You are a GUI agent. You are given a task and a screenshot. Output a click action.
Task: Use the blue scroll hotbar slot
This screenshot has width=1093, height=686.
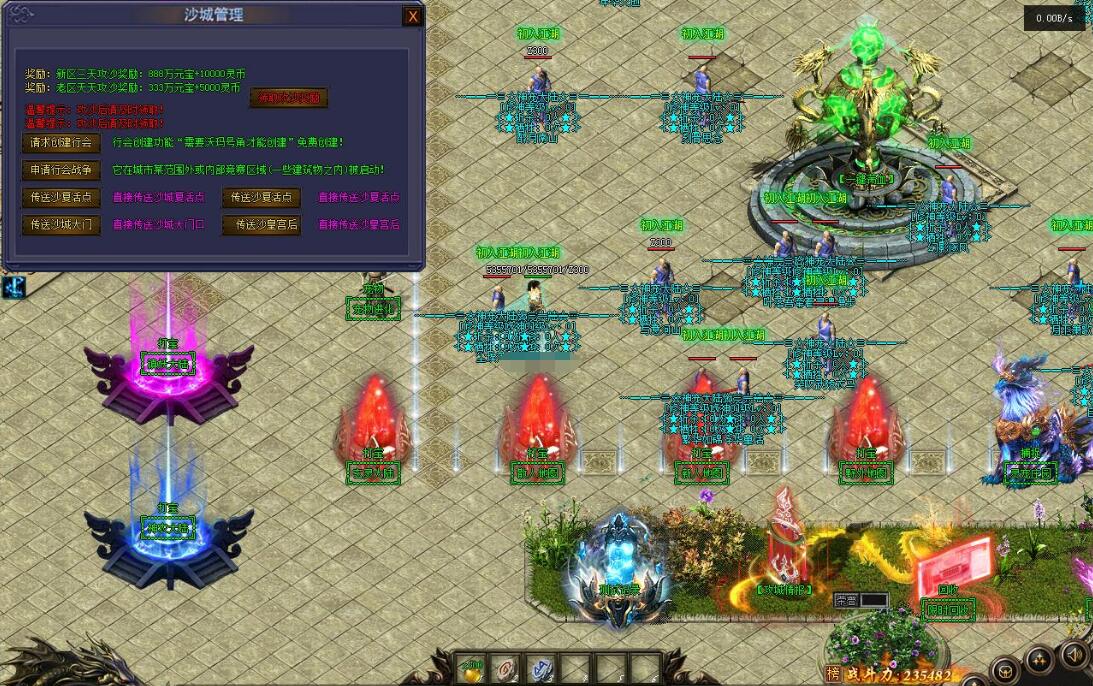[x=541, y=668]
